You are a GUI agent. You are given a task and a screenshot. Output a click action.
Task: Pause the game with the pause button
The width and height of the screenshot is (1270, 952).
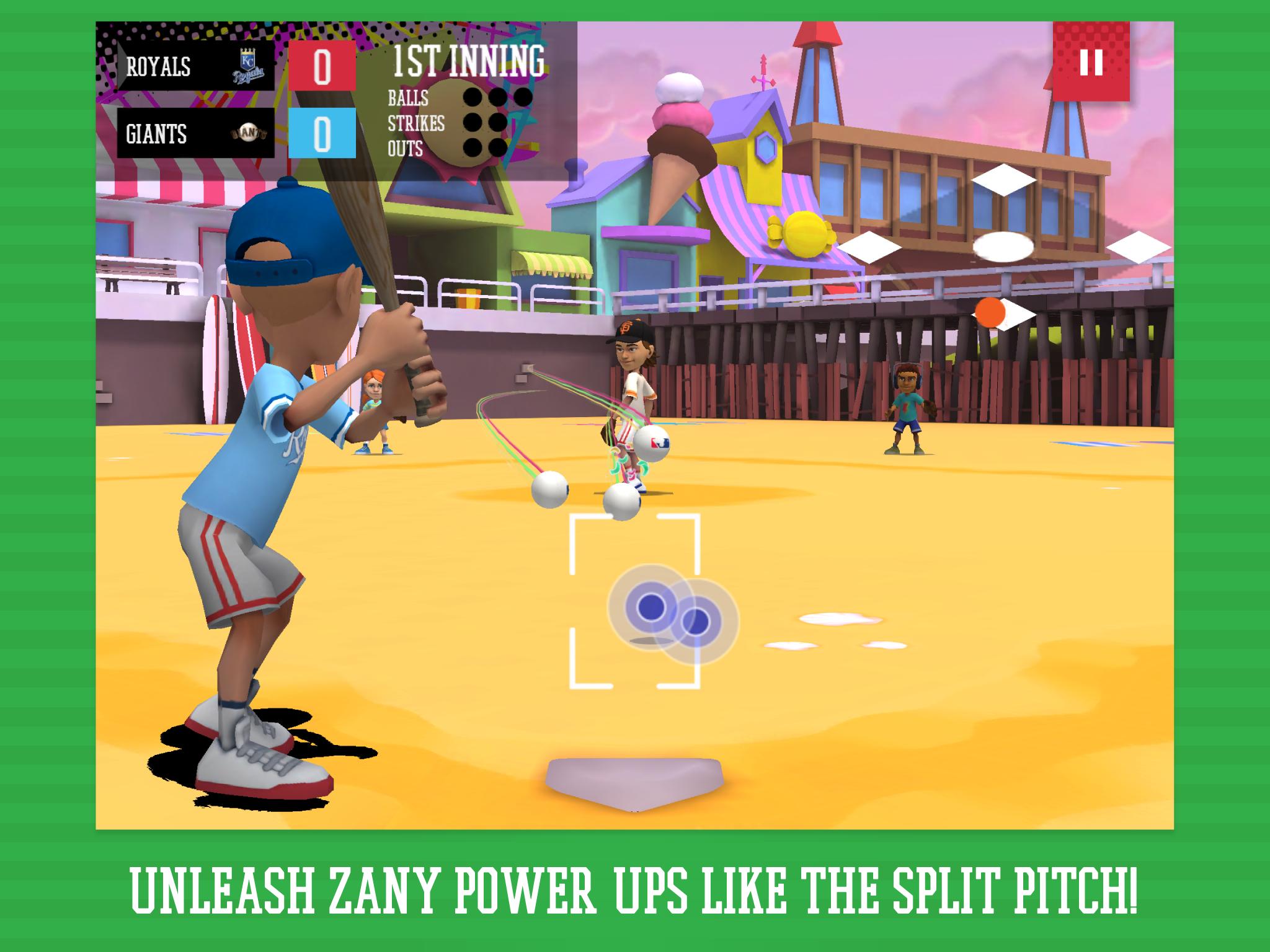point(1091,62)
